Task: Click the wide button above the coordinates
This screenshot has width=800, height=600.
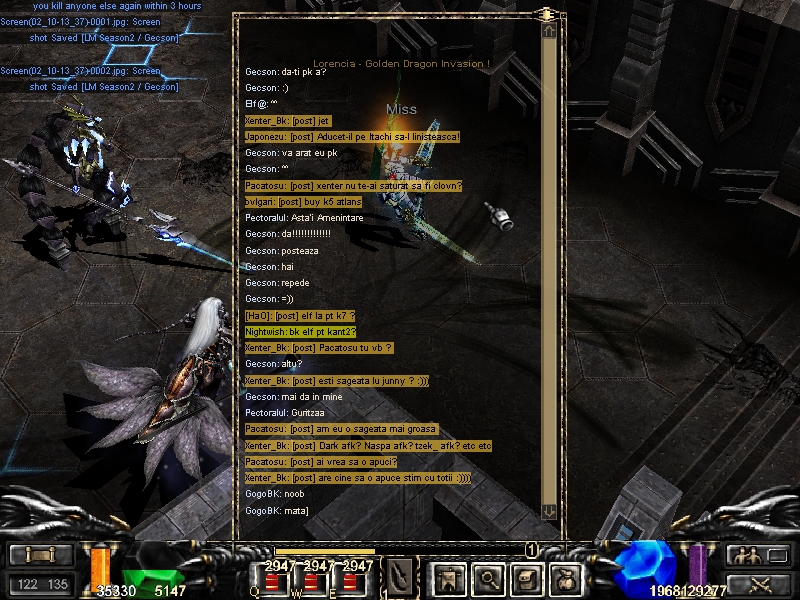Action: coord(41,555)
